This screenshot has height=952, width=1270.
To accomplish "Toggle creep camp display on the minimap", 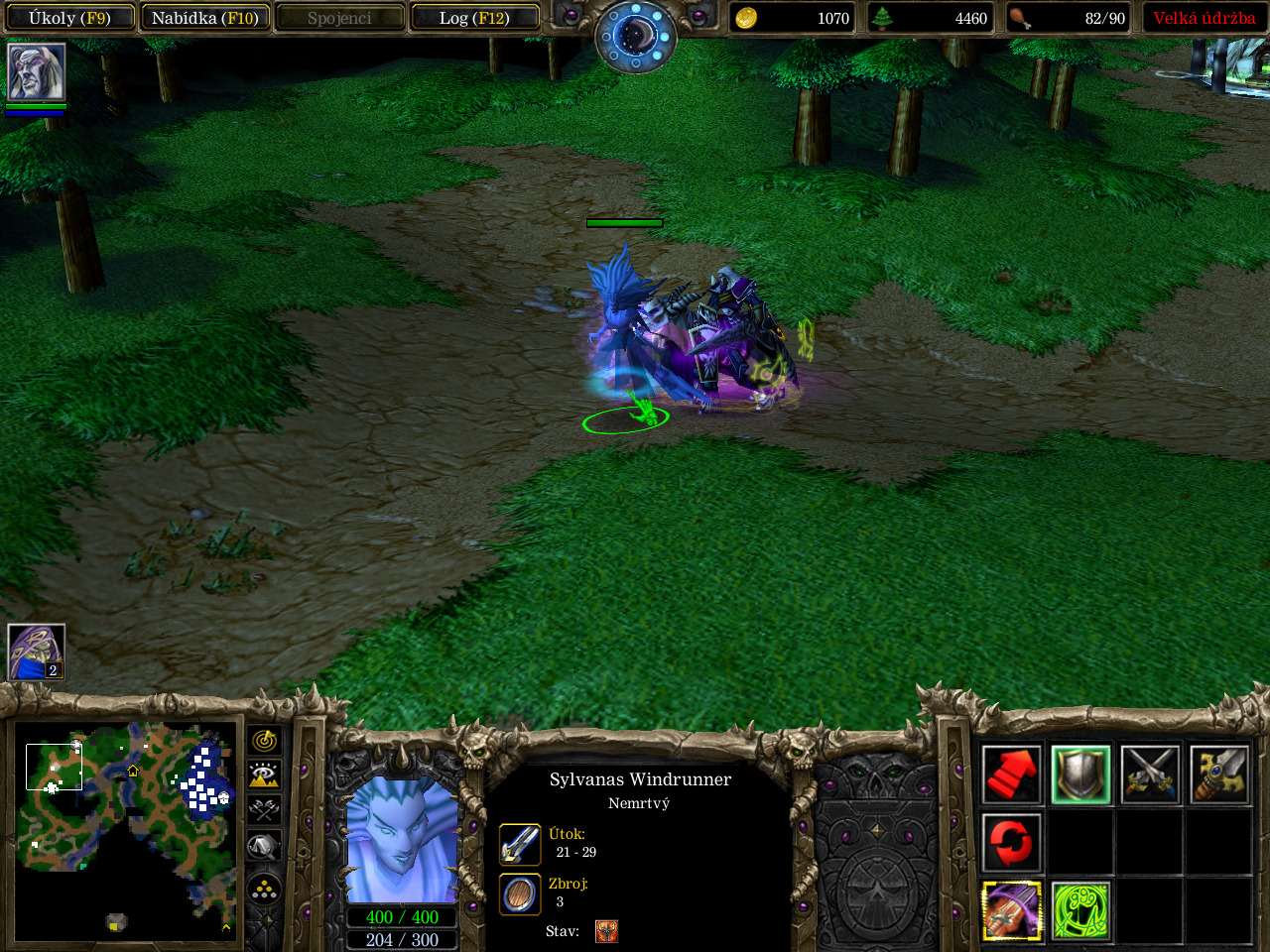I will point(265,846).
